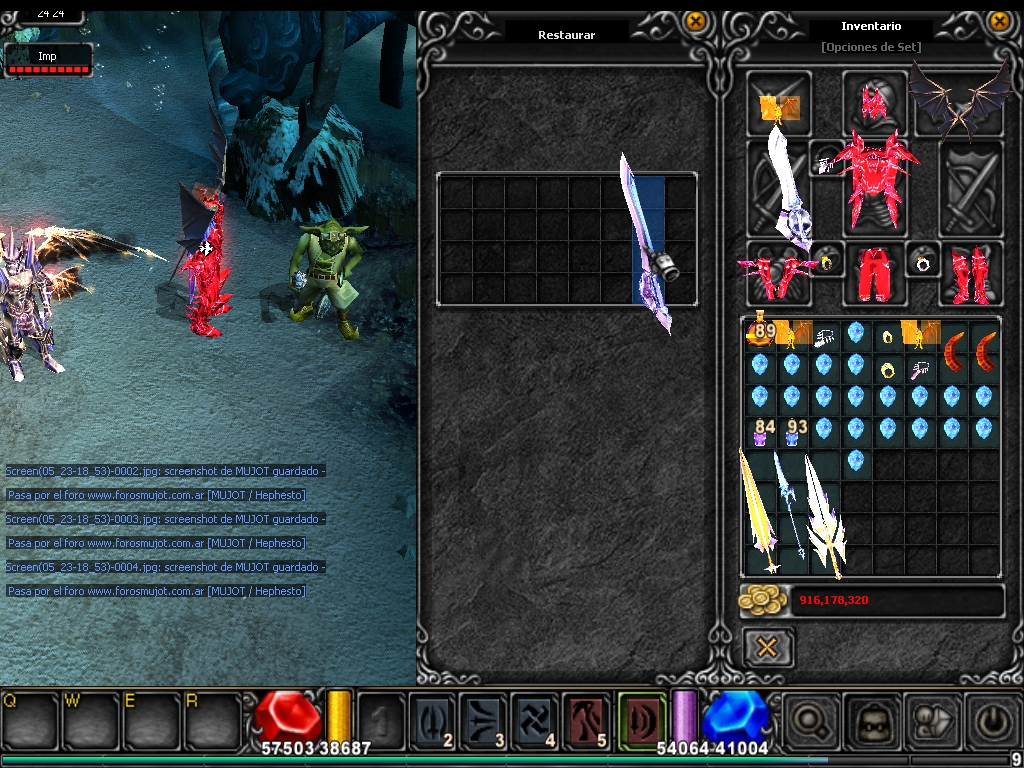Click the equipped red chest armor

pyautogui.click(x=875, y=182)
